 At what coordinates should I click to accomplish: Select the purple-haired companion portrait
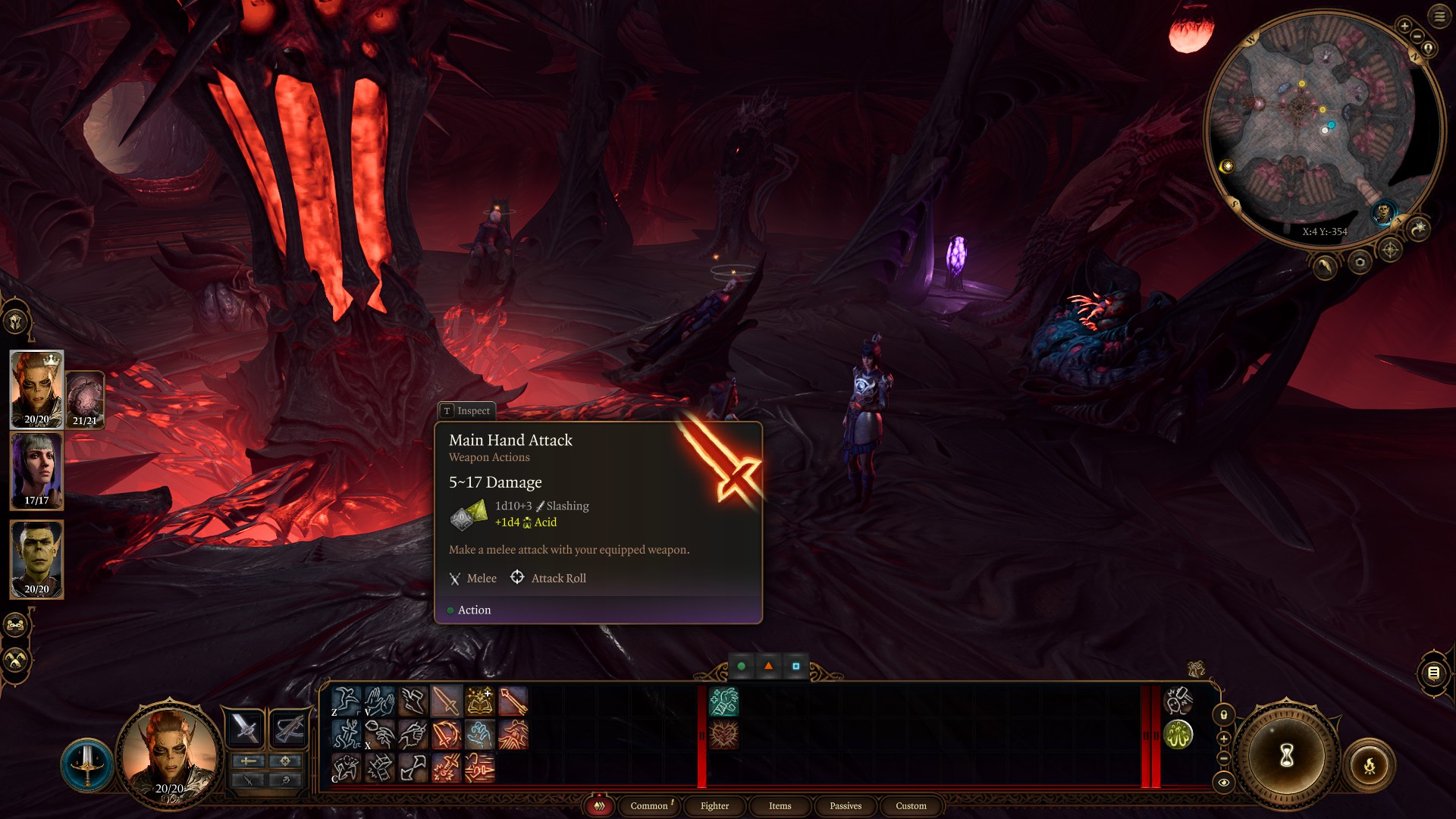[36, 470]
